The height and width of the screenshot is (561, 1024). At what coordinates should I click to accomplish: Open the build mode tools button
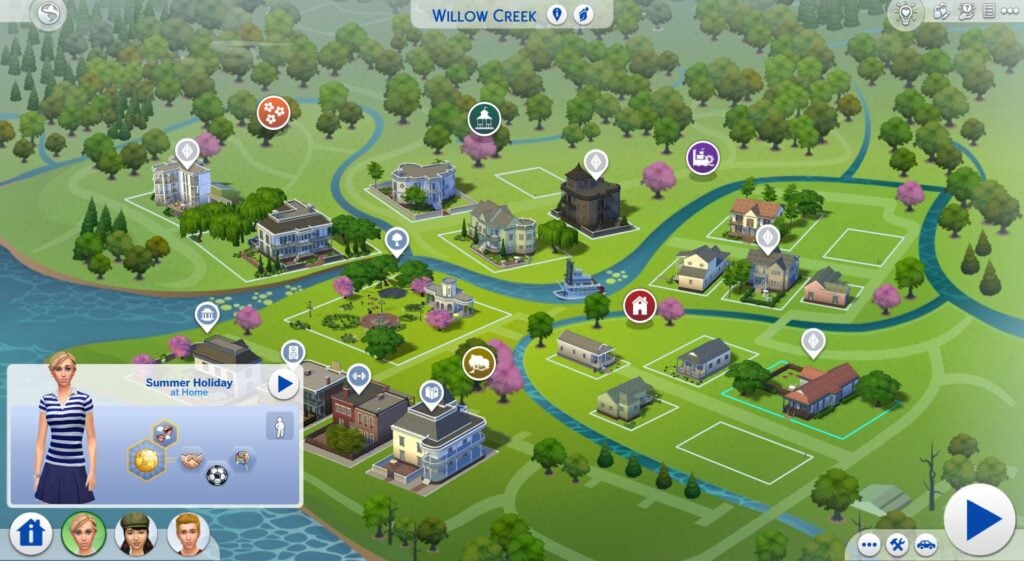(x=897, y=546)
